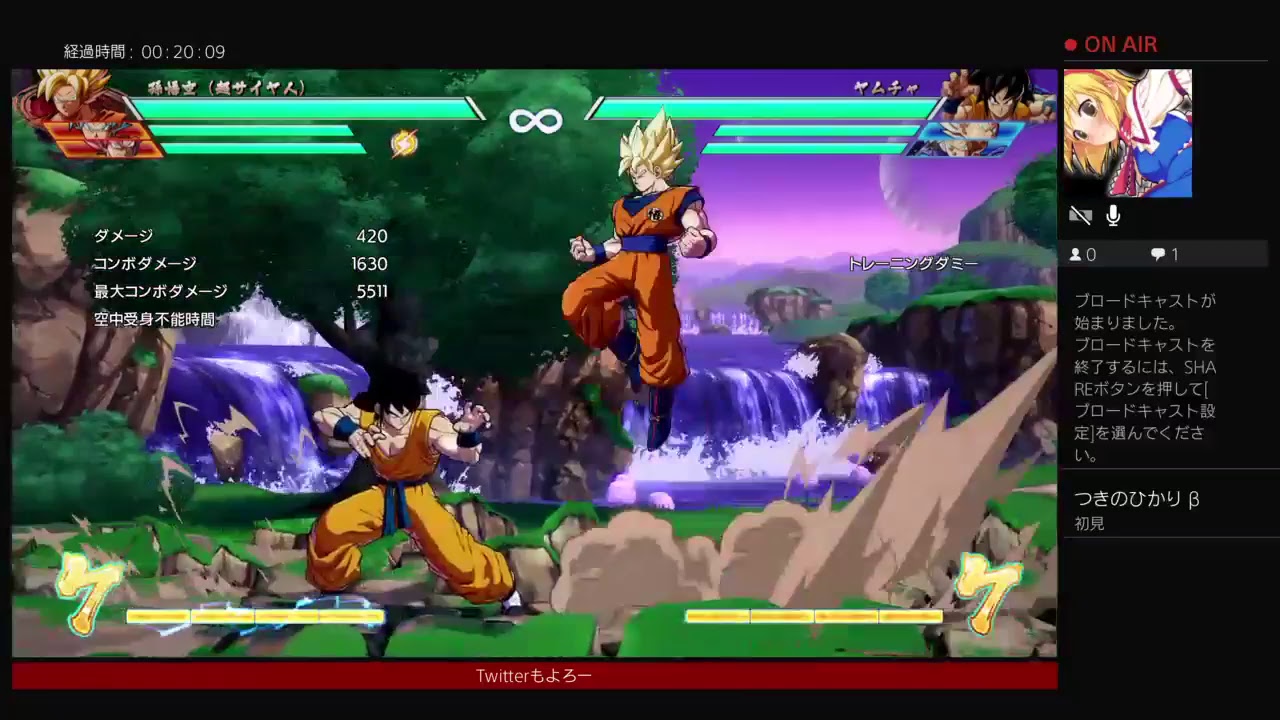Click the disabled camera icon
Viewport: 1280px width, 720px height.
tap(1081, 215)
